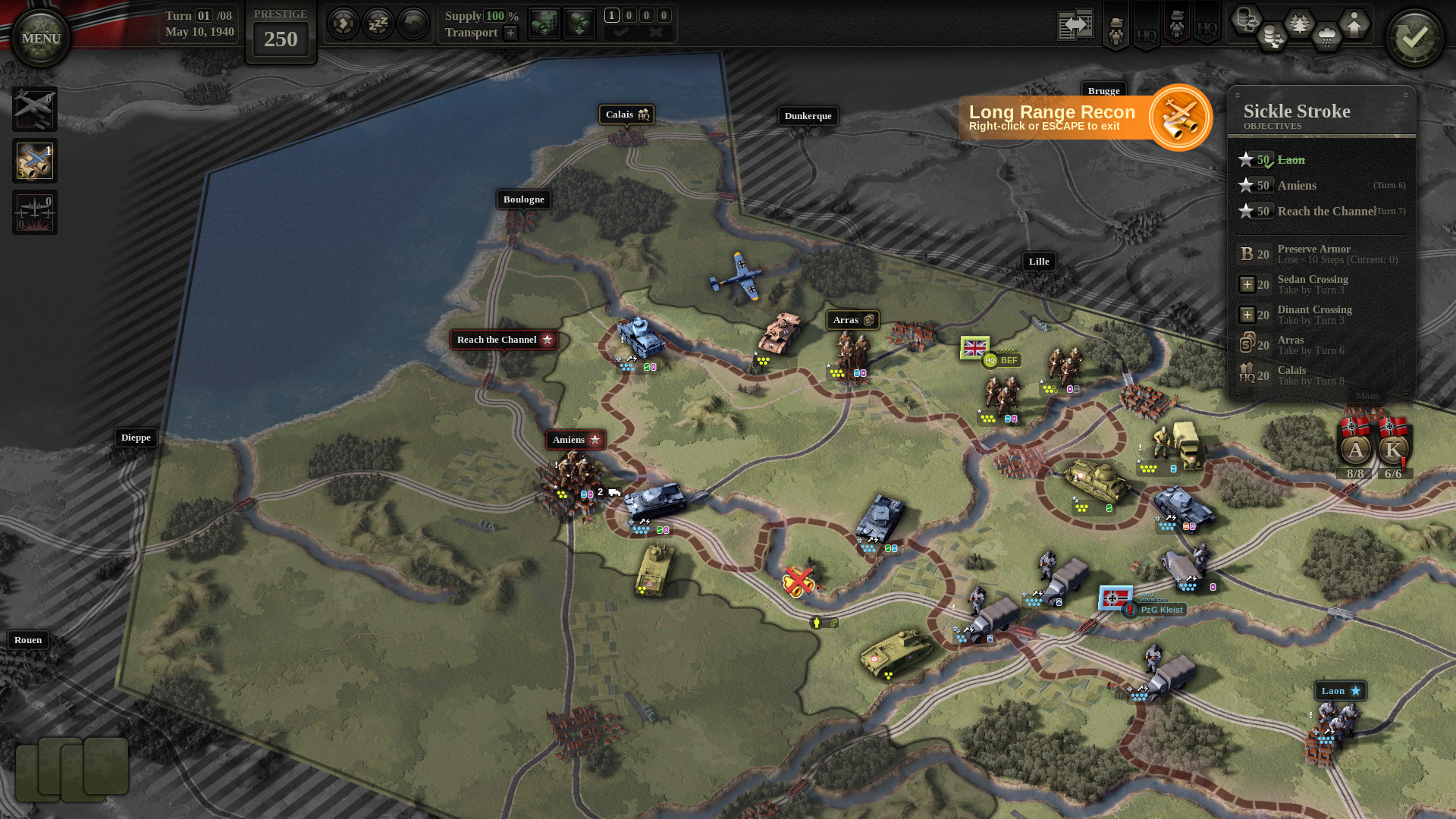Put the unit to sleep with ZZZ icon
Viewport: 1456px width, 819px height.
[x=378, y=24]
